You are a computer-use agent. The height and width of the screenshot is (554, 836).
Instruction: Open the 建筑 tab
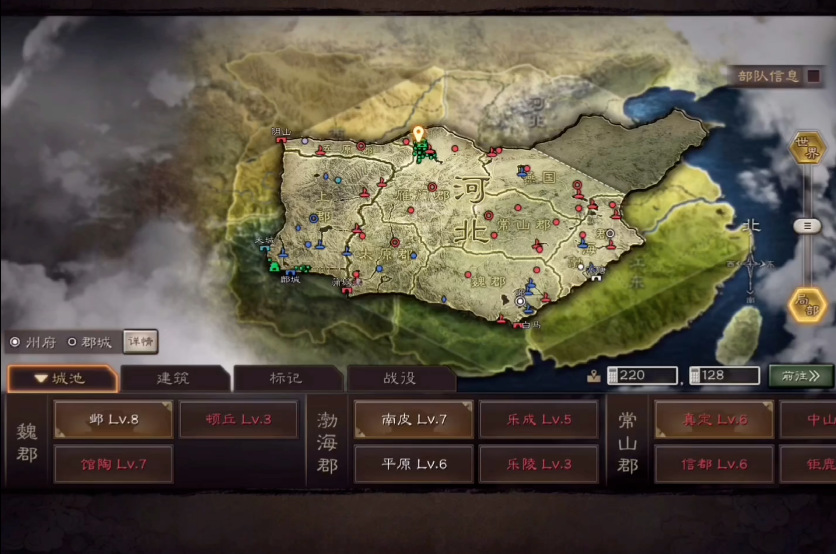click(176, 379)
